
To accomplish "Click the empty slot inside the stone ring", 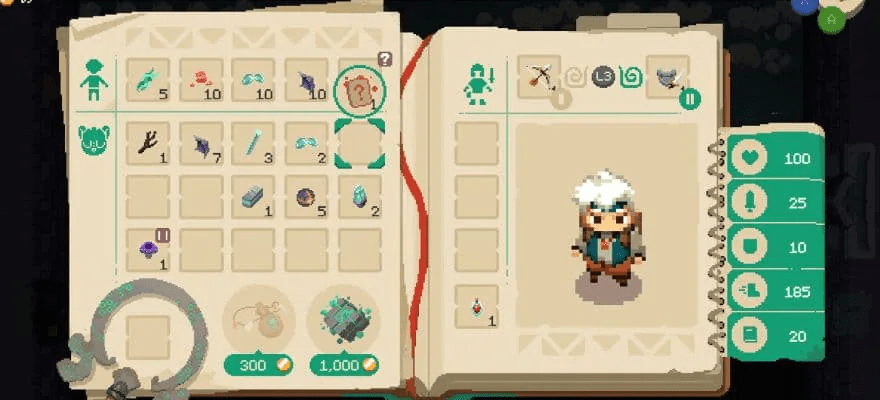I will tap(147, 337).
